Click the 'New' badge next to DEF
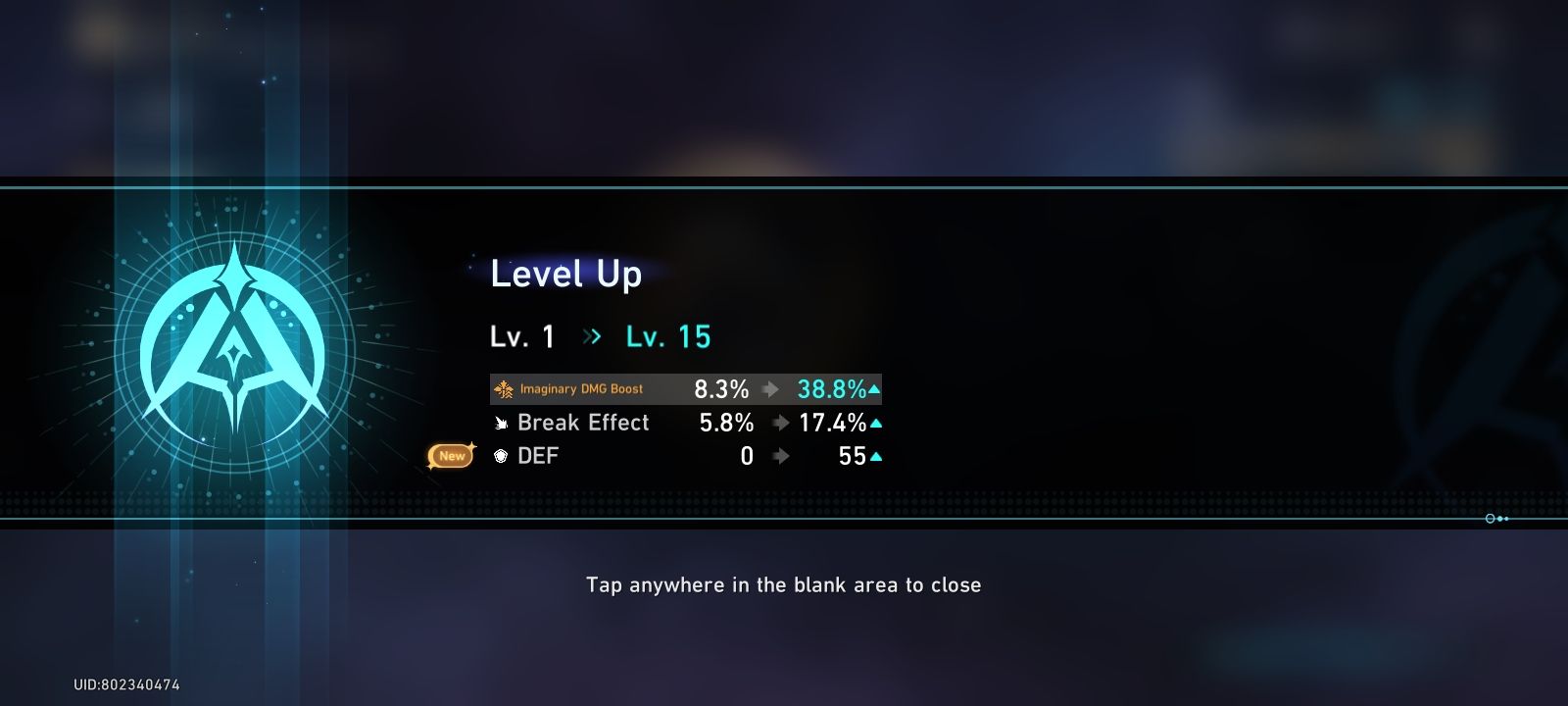 (x=450, y=455)
